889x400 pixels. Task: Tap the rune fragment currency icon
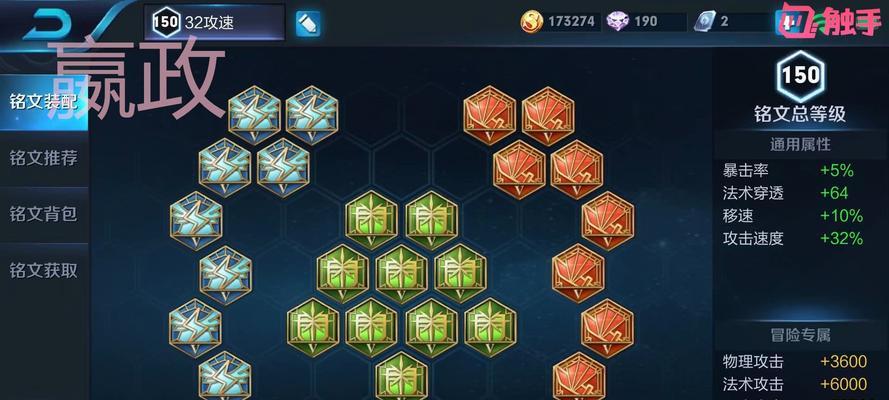pyautogui.click(x=706, y=21)
